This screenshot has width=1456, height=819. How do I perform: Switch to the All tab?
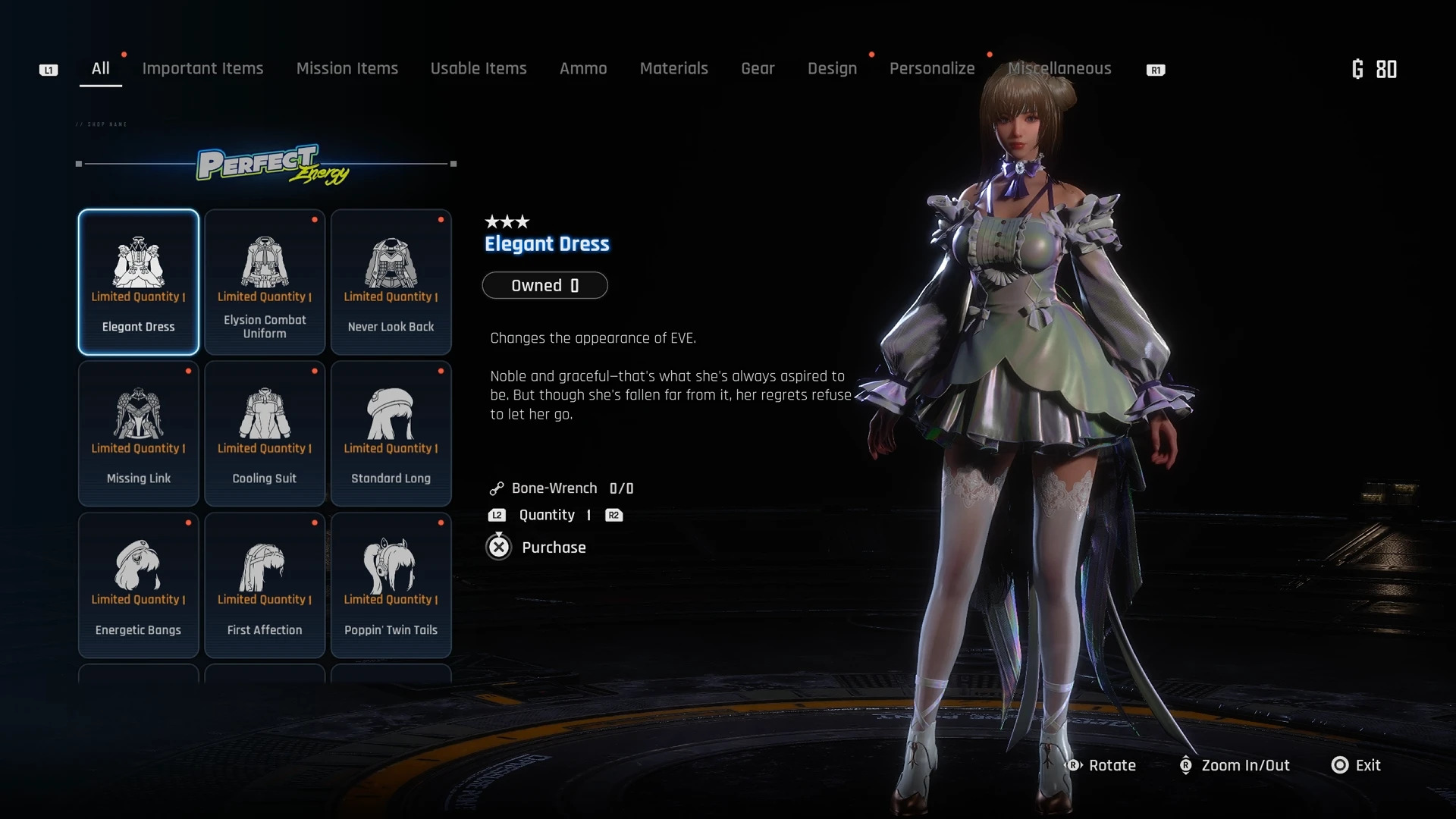[x=100, y=68]
